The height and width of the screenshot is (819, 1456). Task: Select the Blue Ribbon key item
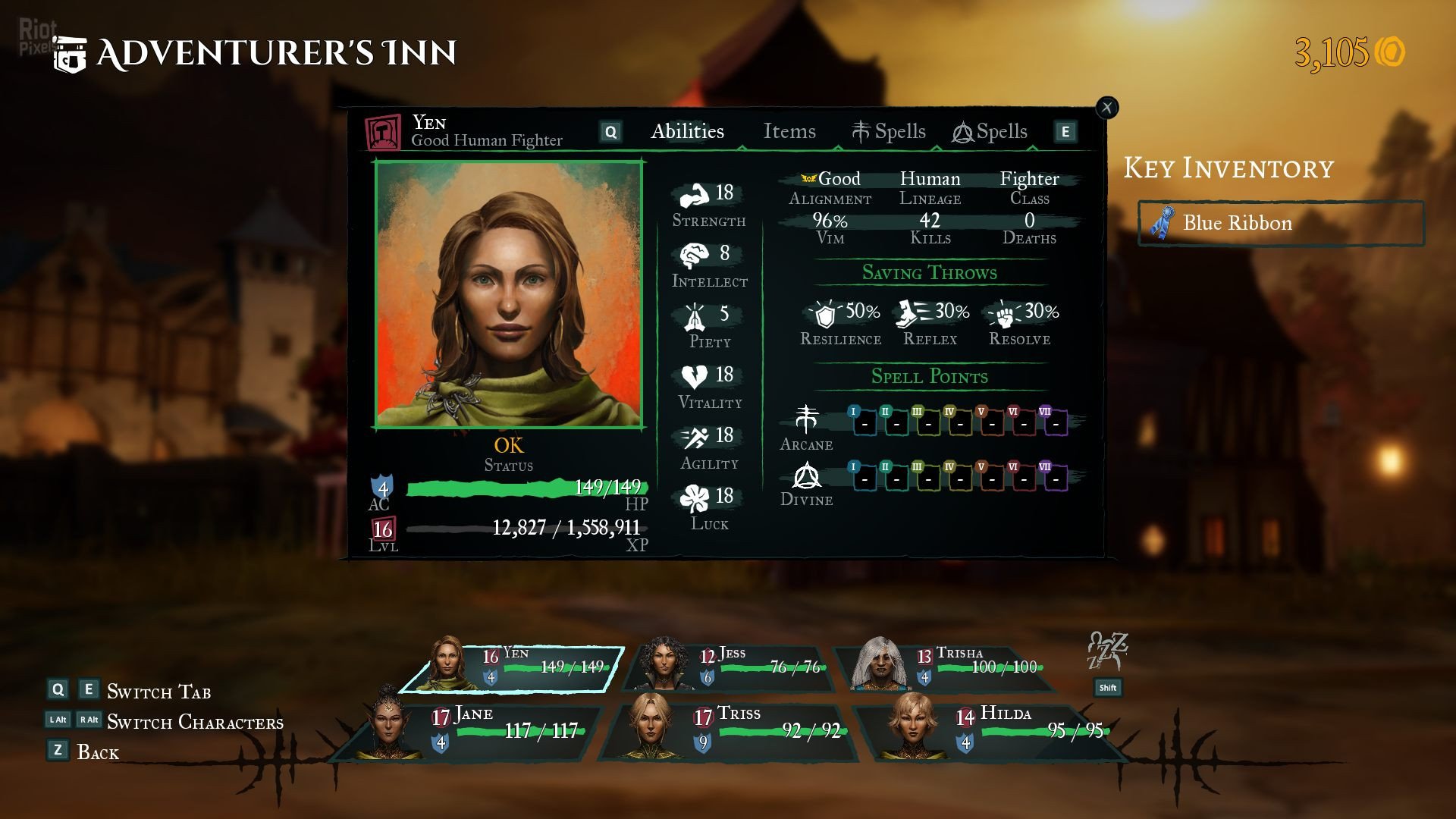1281,223
